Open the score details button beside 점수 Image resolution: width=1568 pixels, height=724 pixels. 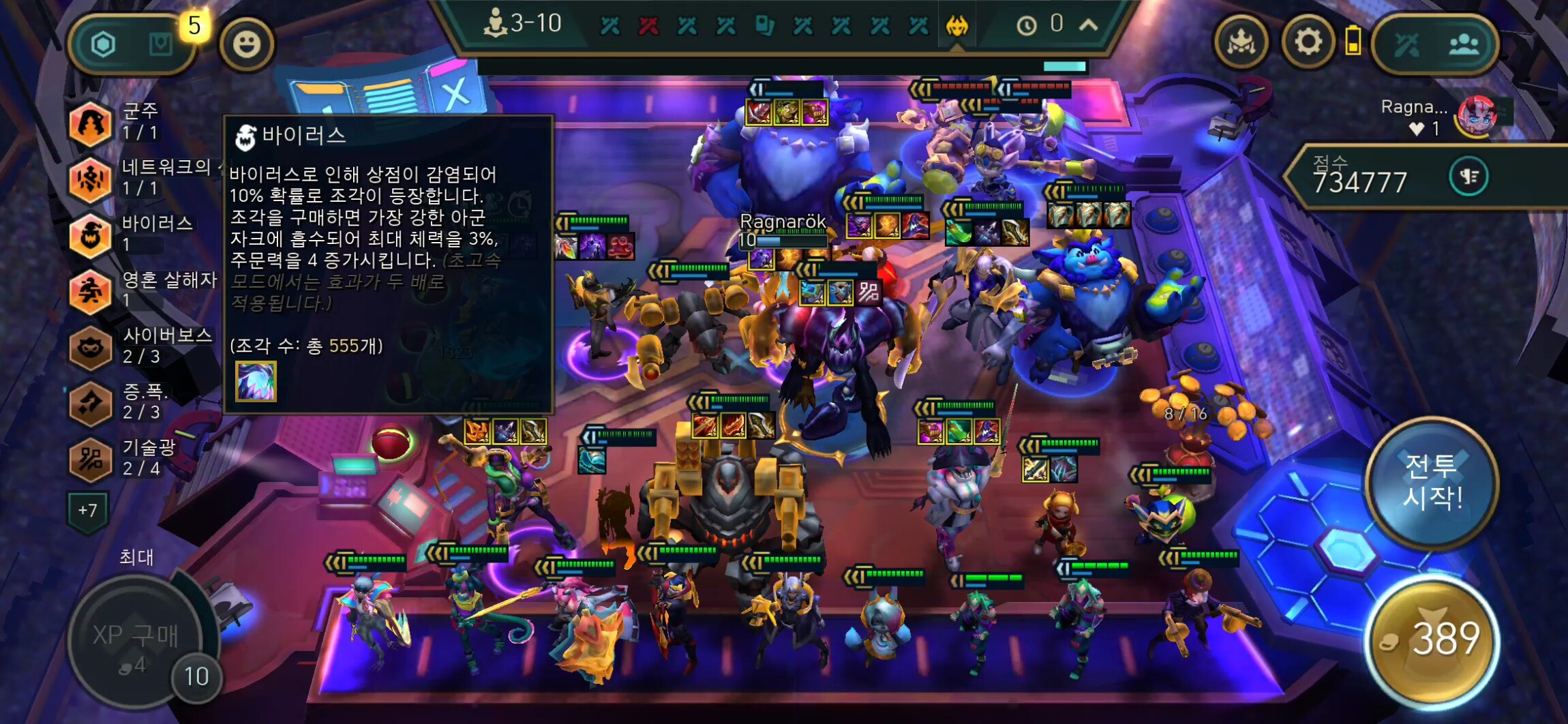click(1468, 177)
